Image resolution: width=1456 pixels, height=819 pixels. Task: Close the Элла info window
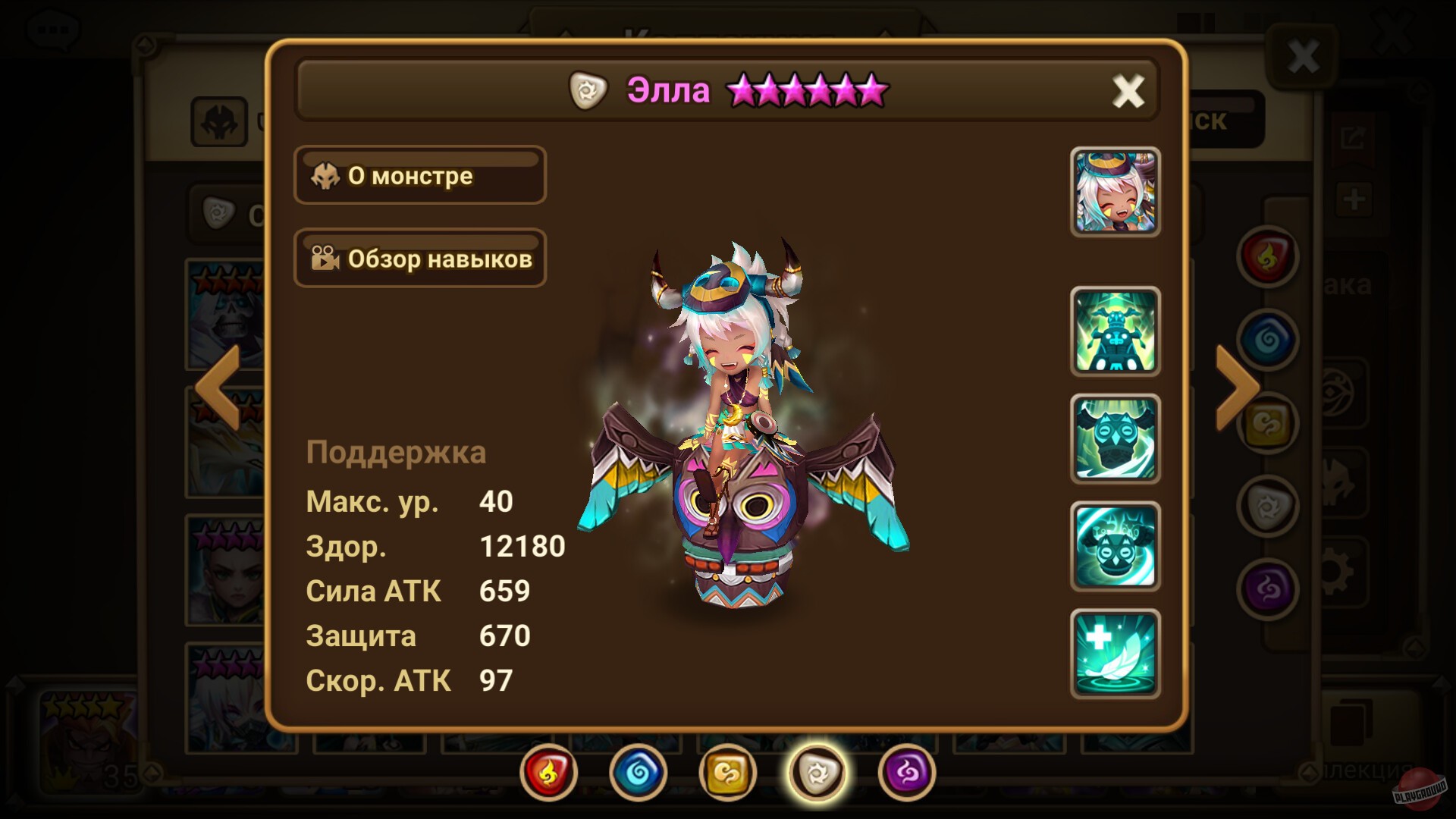[x=1128, y=91]
